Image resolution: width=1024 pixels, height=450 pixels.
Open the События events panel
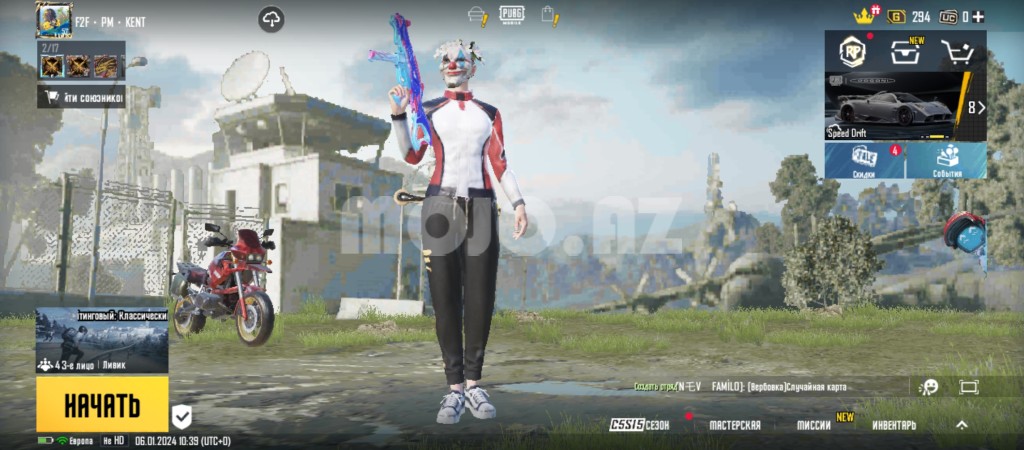[x=946, y=160]
